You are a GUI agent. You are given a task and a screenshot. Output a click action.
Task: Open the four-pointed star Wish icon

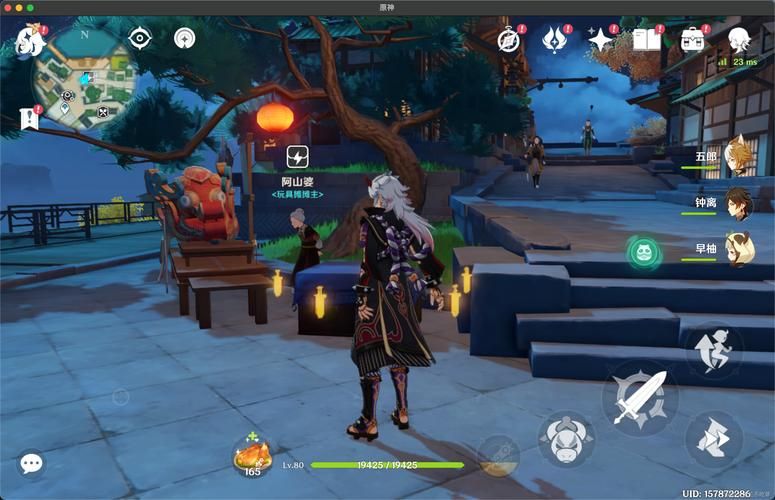[x=600, y=40]
